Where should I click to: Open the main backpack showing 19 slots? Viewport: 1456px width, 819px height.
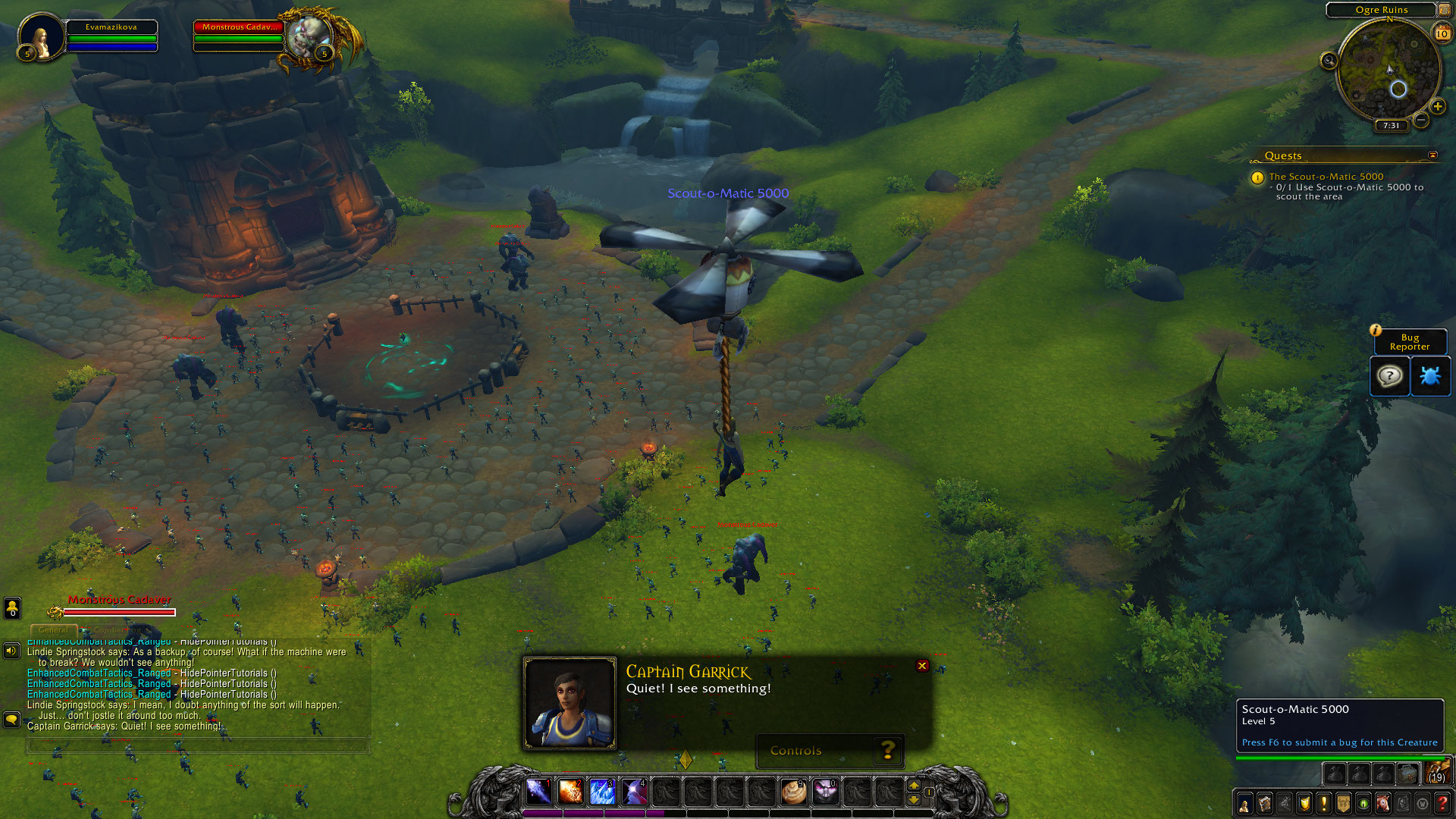(x=1437, y=773)
